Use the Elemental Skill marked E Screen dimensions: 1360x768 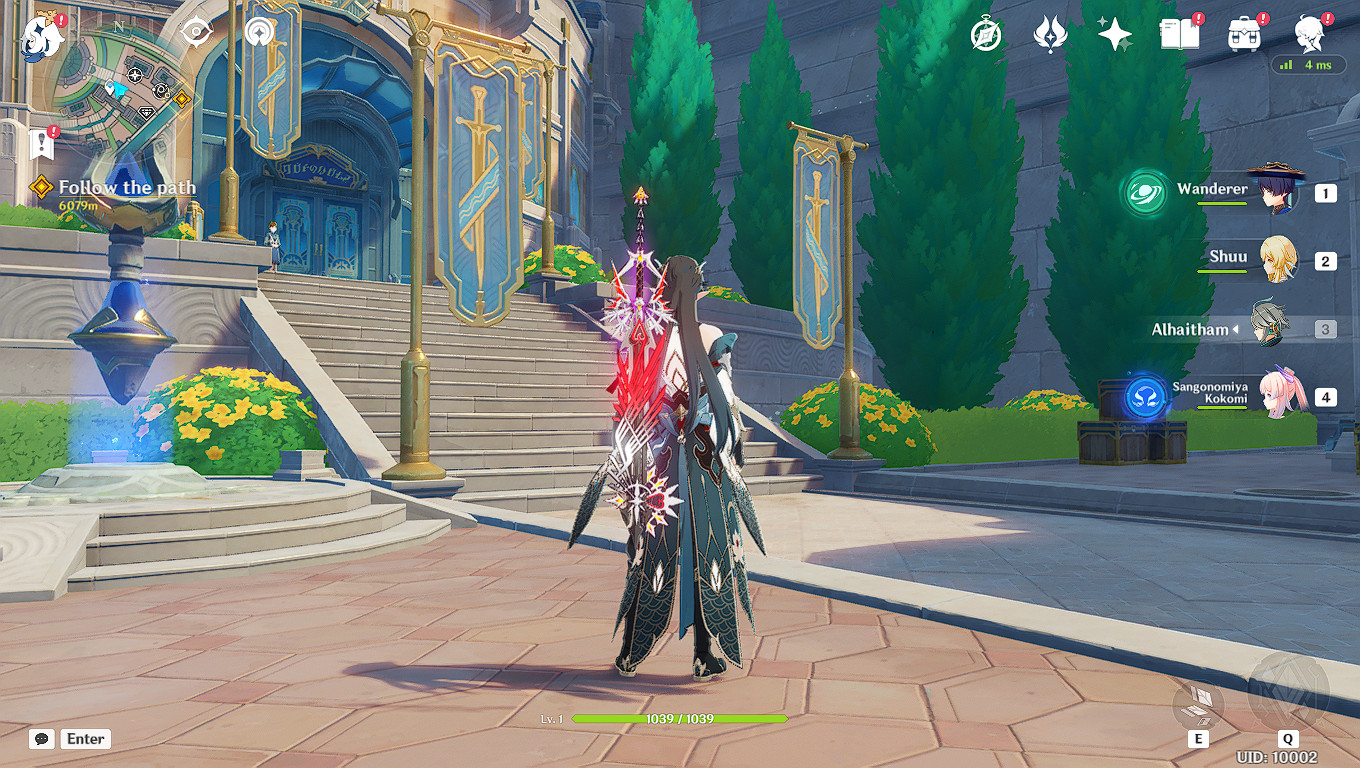pos(1198,702)
